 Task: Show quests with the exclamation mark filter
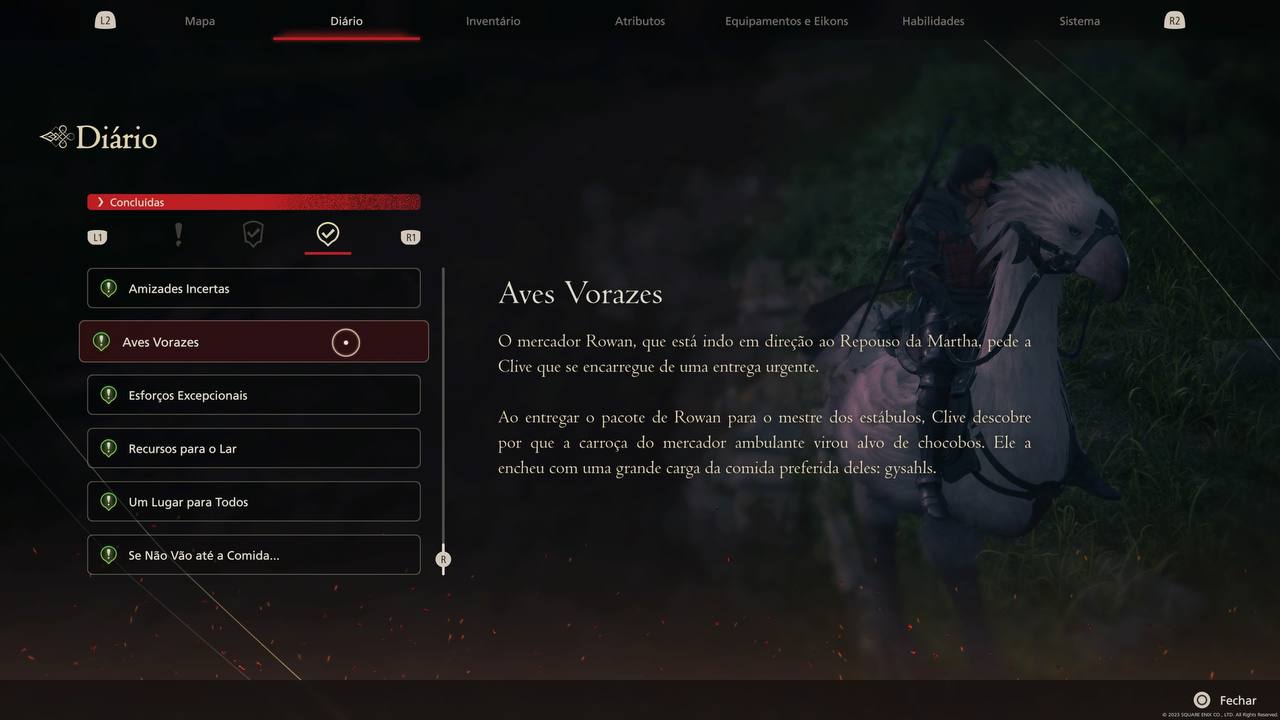(x=178, y=235)
